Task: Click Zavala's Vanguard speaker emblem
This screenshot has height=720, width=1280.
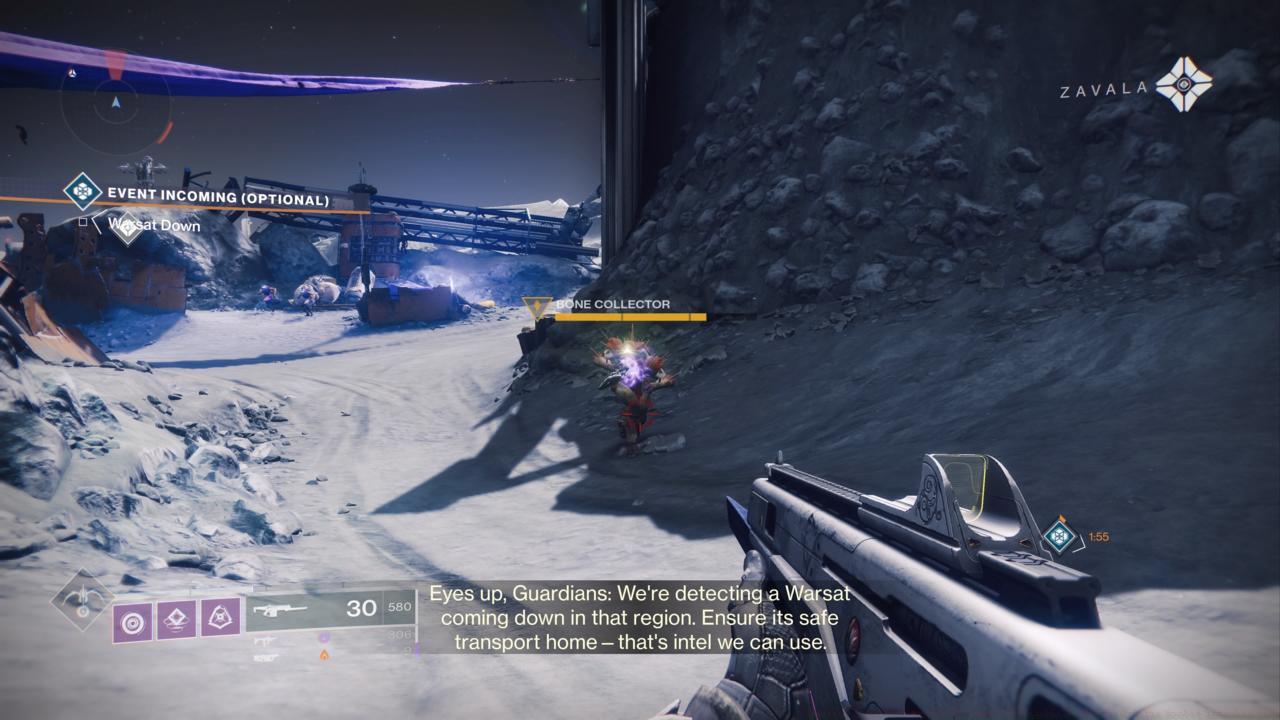Action: 1183,85
